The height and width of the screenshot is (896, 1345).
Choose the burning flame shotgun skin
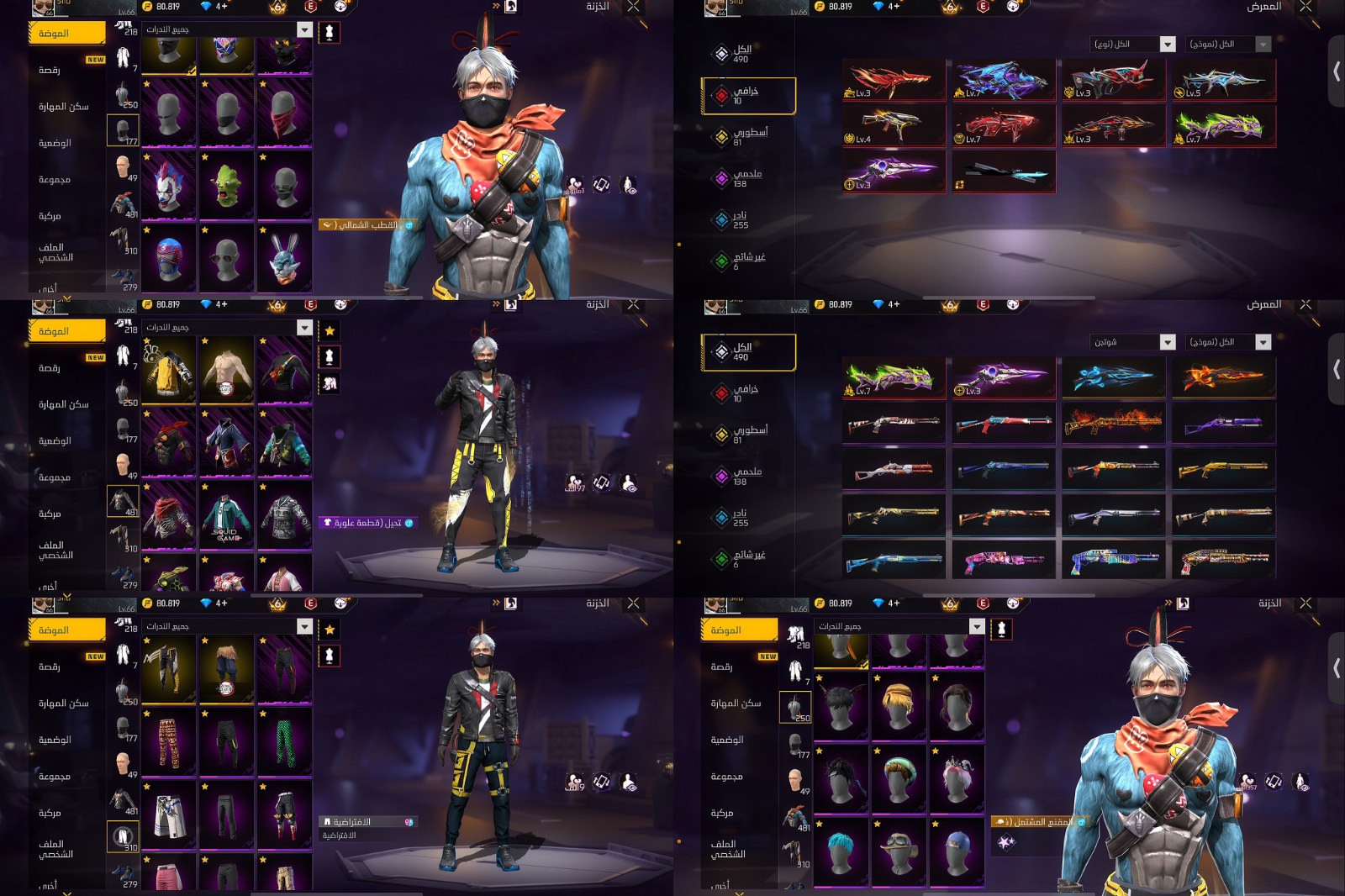(1113, 422)
